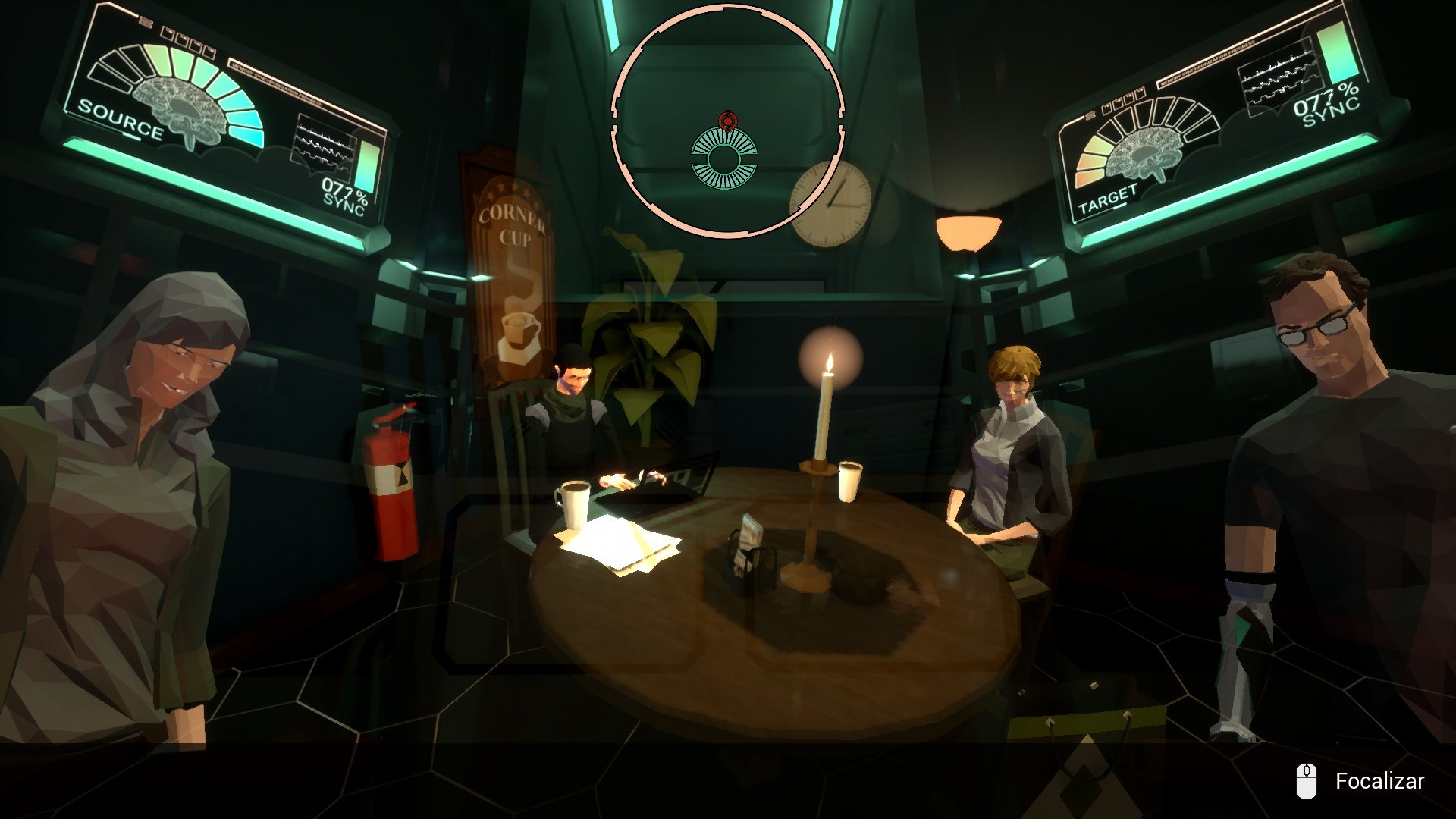The width and height of the screenshot is (1456, 819).
Task: Click the red target marker in the reticle
Action: pyautogui.click(x=727, y=120)
